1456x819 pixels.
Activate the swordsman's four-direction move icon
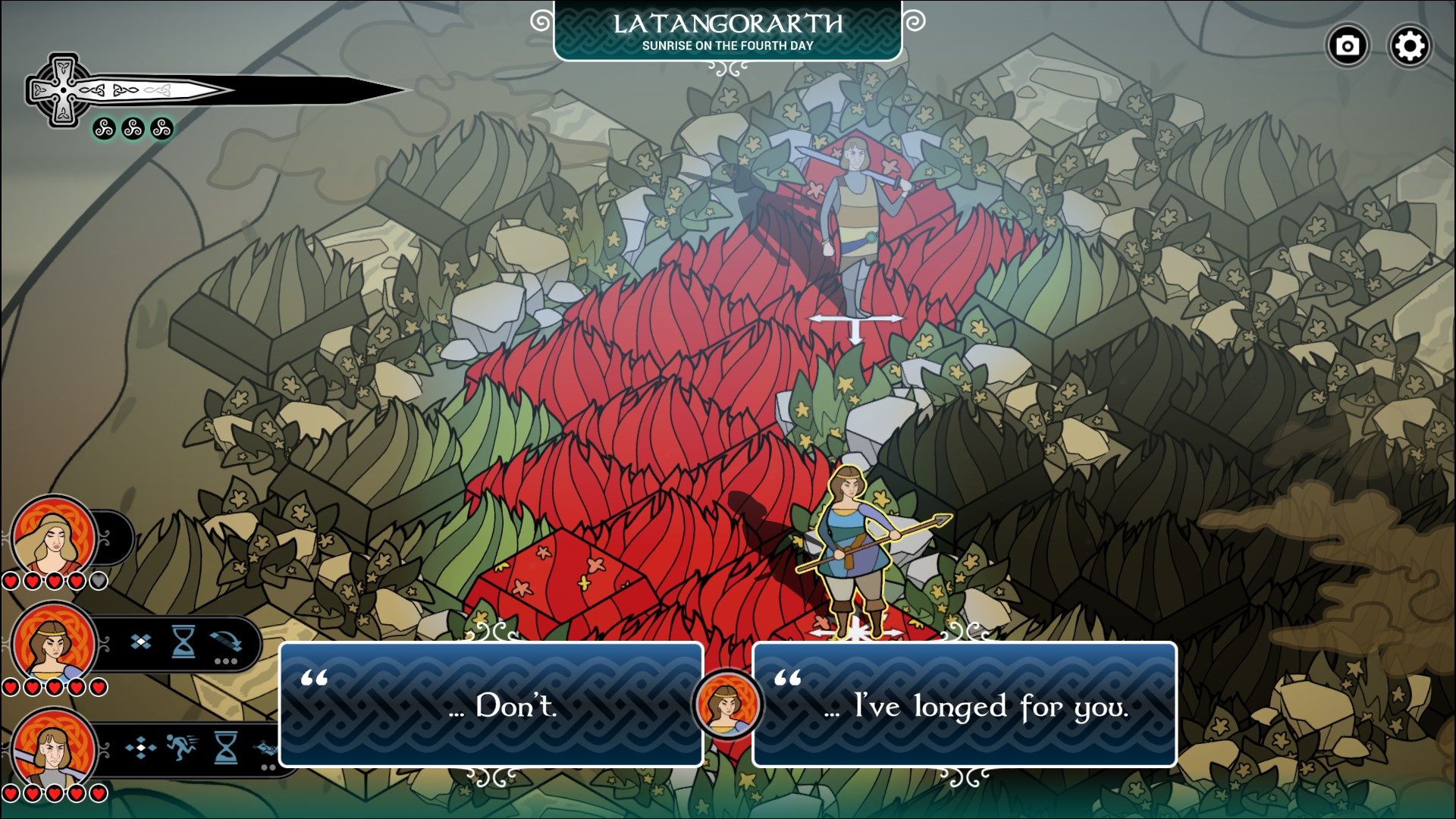coord(140,748)
